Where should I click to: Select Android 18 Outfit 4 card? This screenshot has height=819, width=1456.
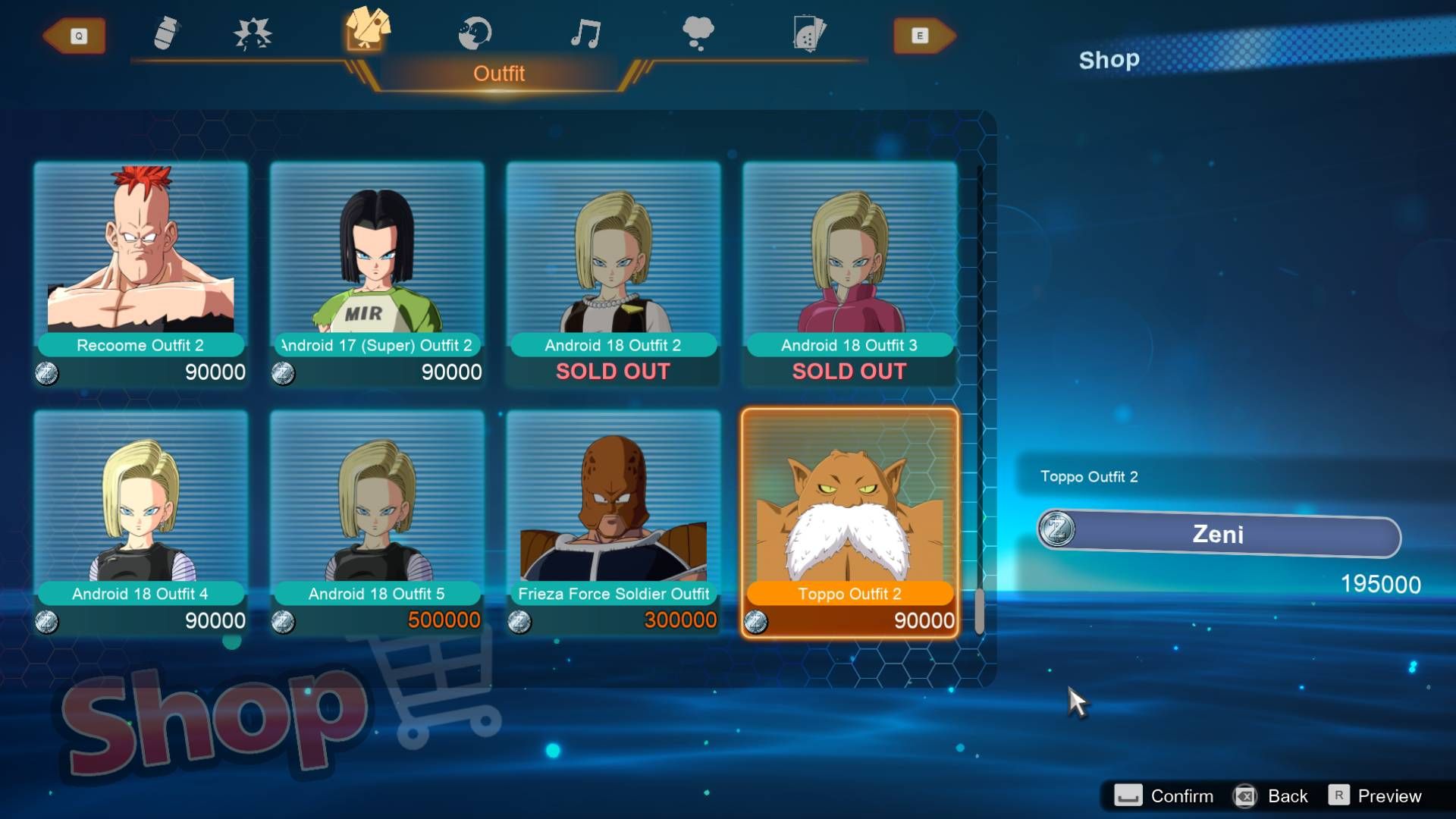coord(141,522)
